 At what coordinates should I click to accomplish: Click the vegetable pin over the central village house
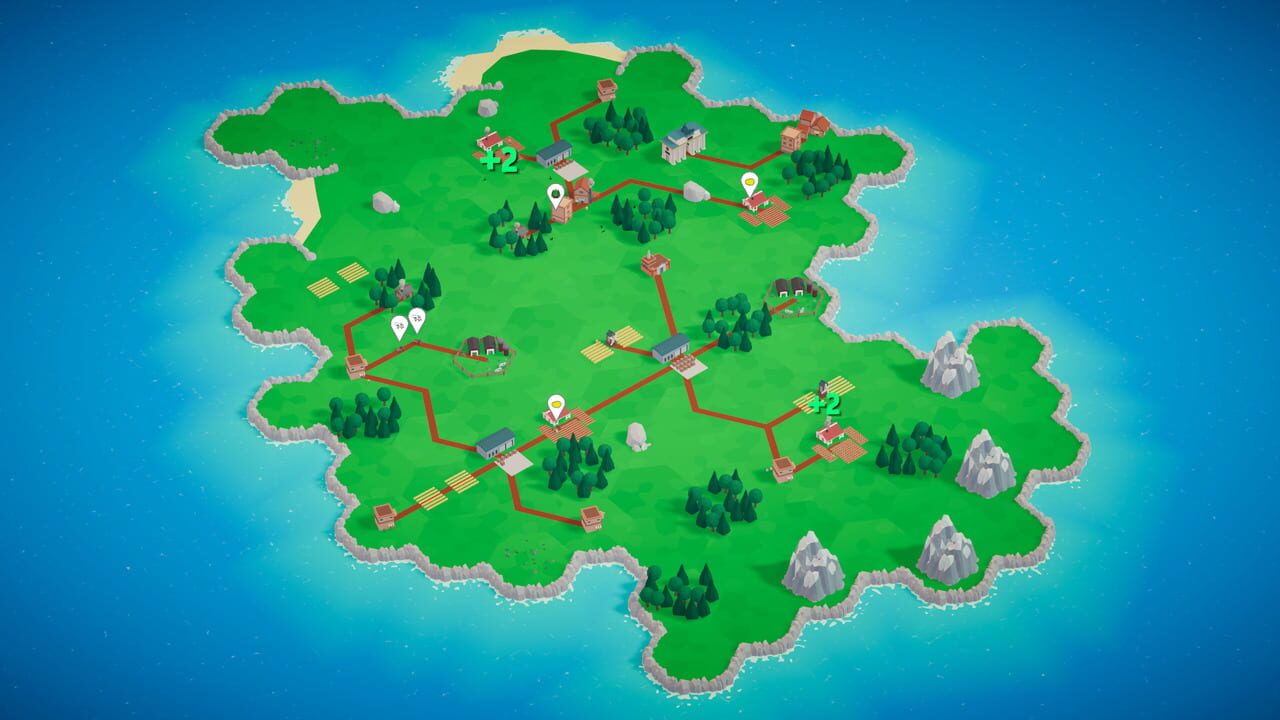click(x=556, y=193)
